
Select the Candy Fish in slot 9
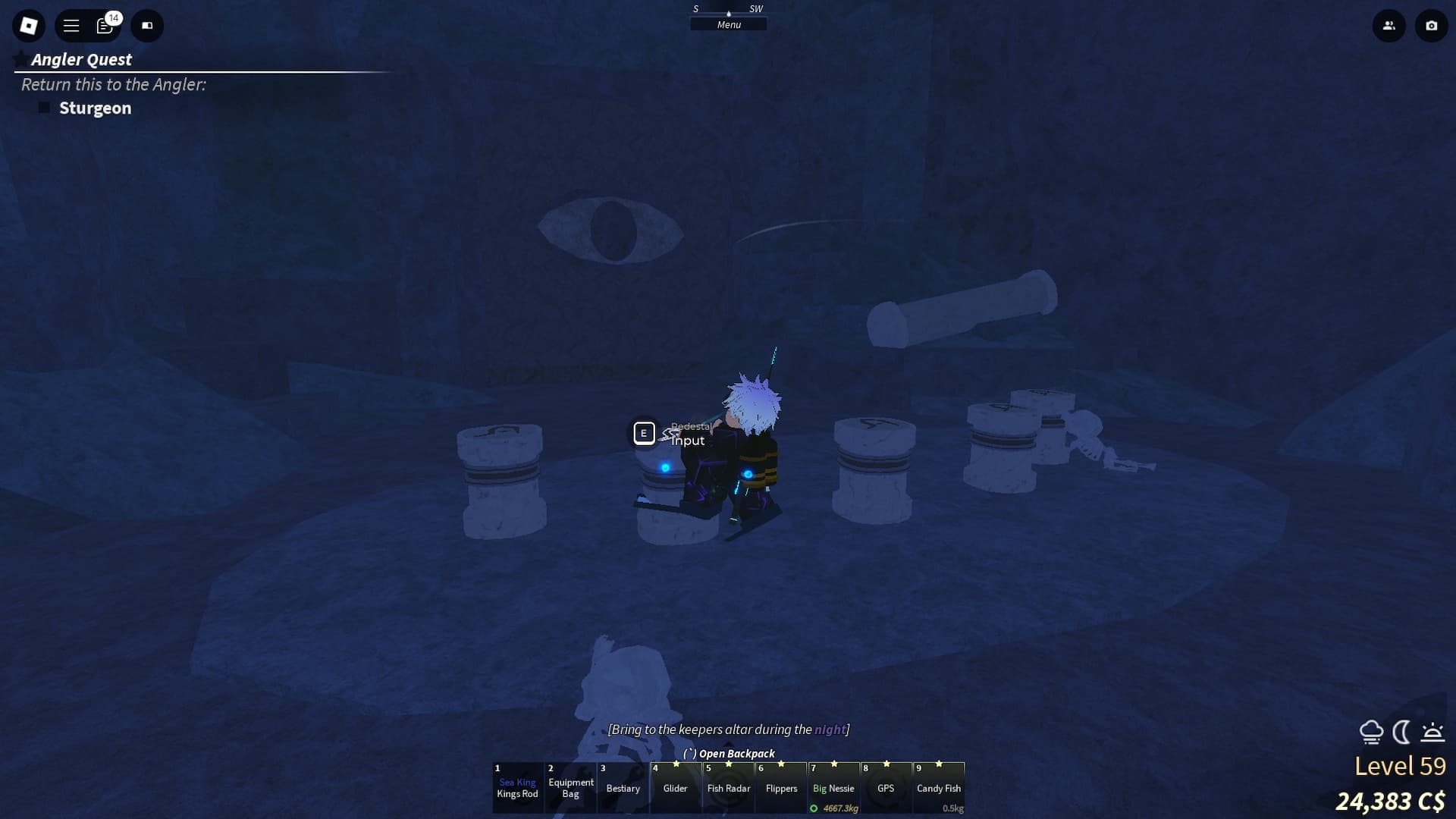click(x=939, y=788)
